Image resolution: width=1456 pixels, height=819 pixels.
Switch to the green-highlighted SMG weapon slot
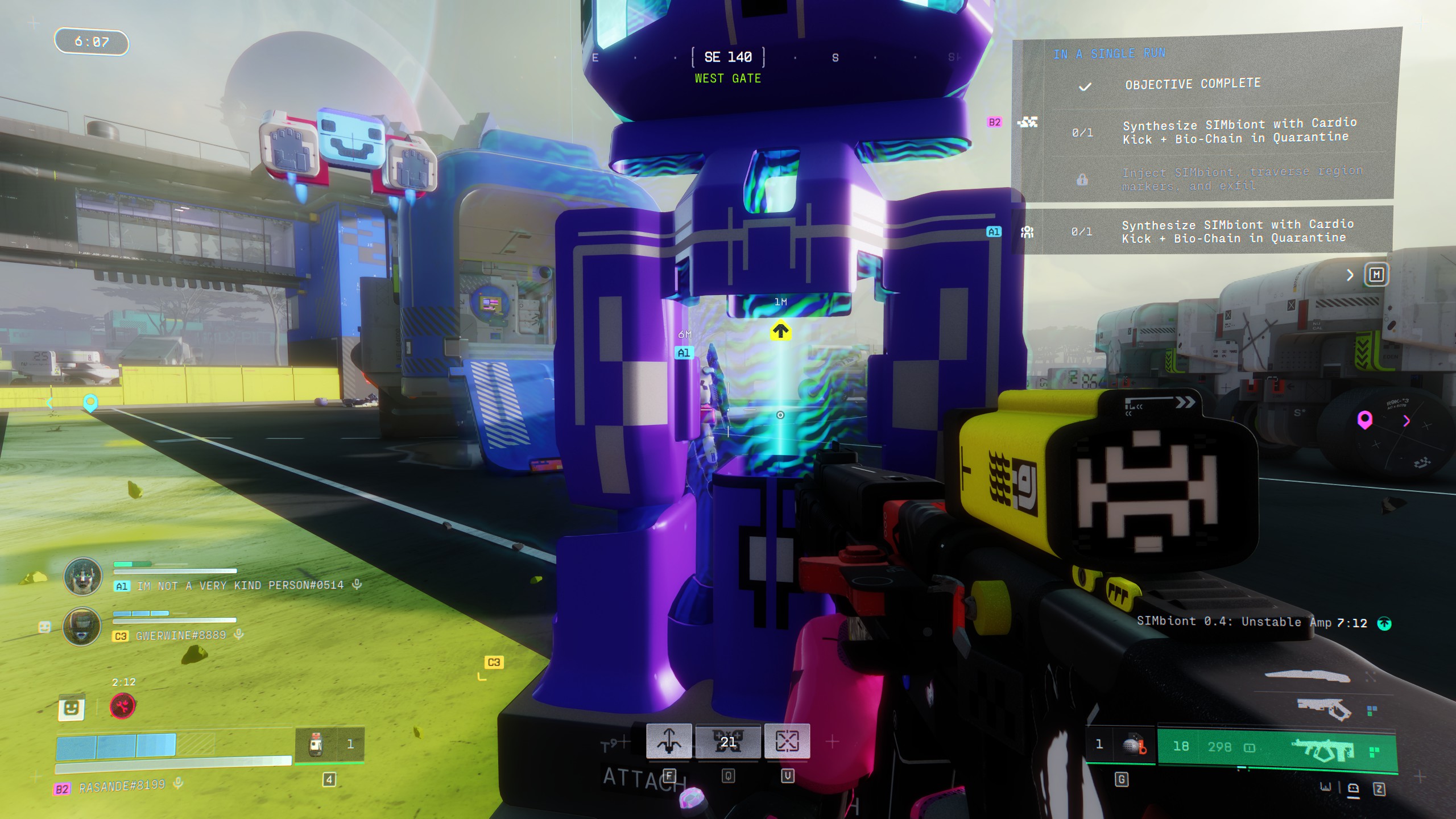(1323, 750)
